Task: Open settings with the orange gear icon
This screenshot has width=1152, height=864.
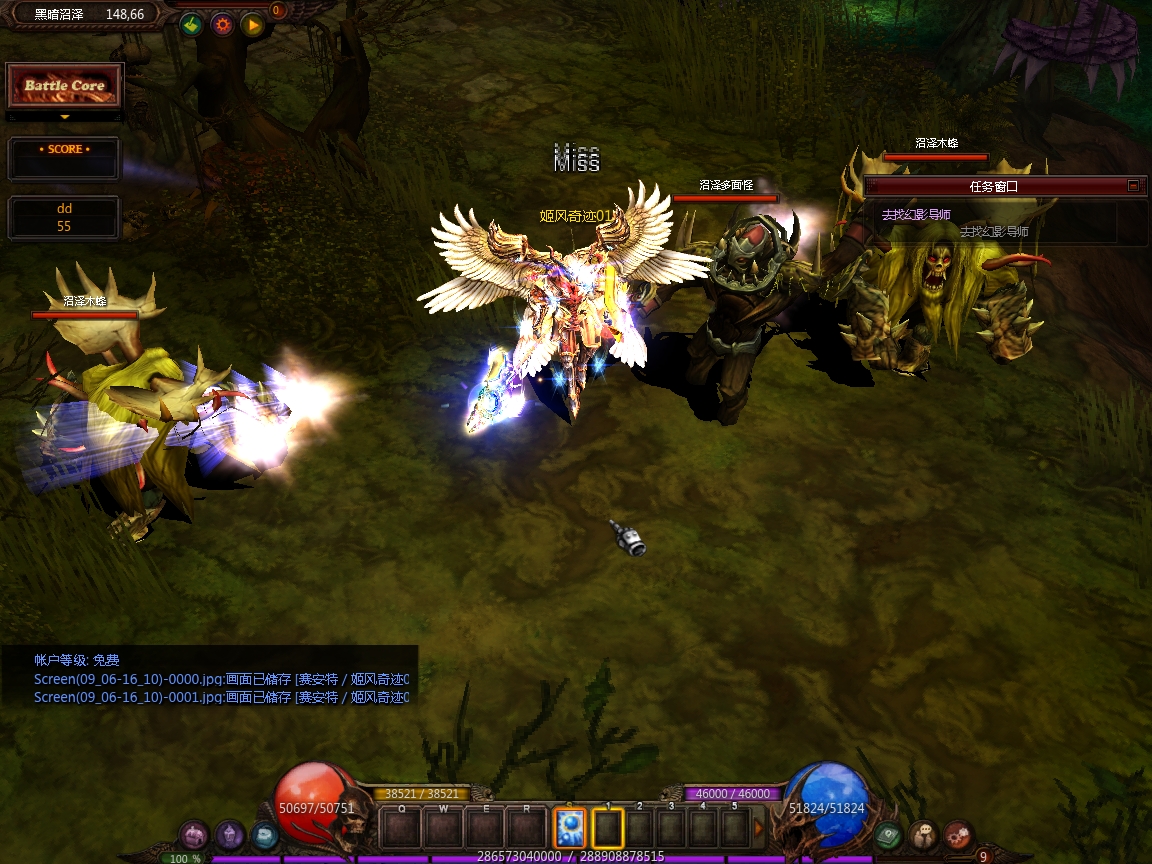Action: 222,25
